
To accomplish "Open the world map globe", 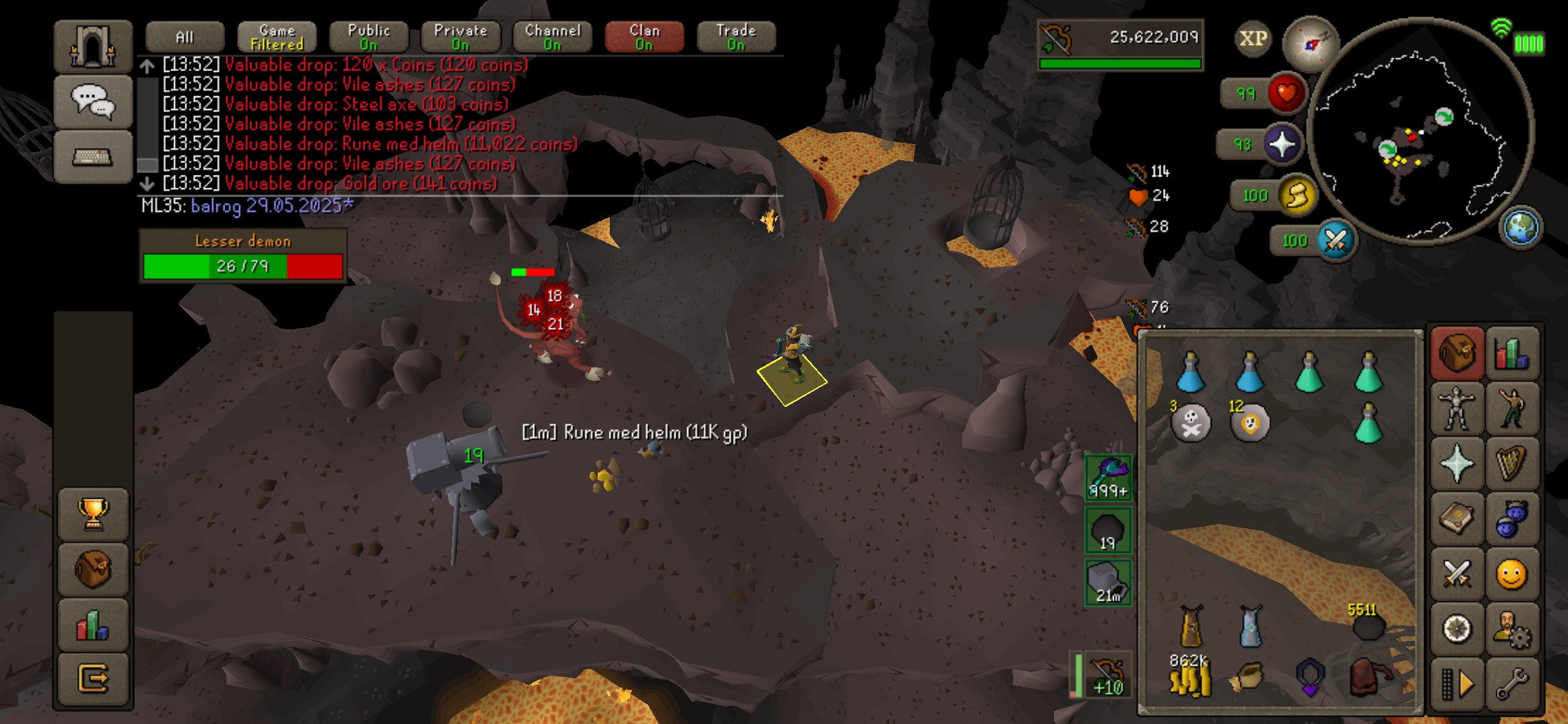I will tap(1520, 228).
